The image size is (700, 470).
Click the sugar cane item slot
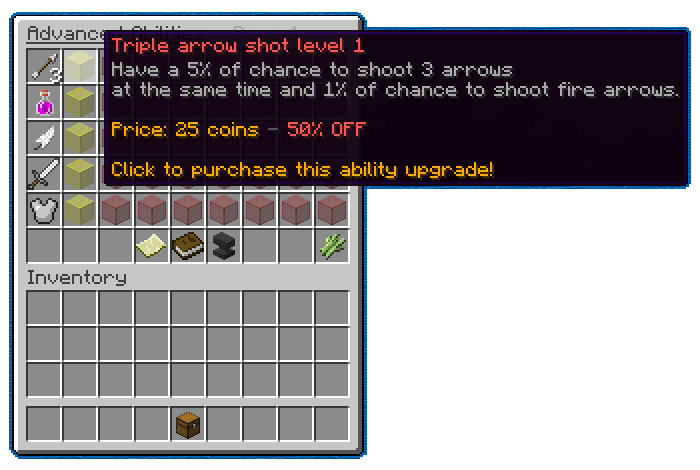click(x=332, y=246)
